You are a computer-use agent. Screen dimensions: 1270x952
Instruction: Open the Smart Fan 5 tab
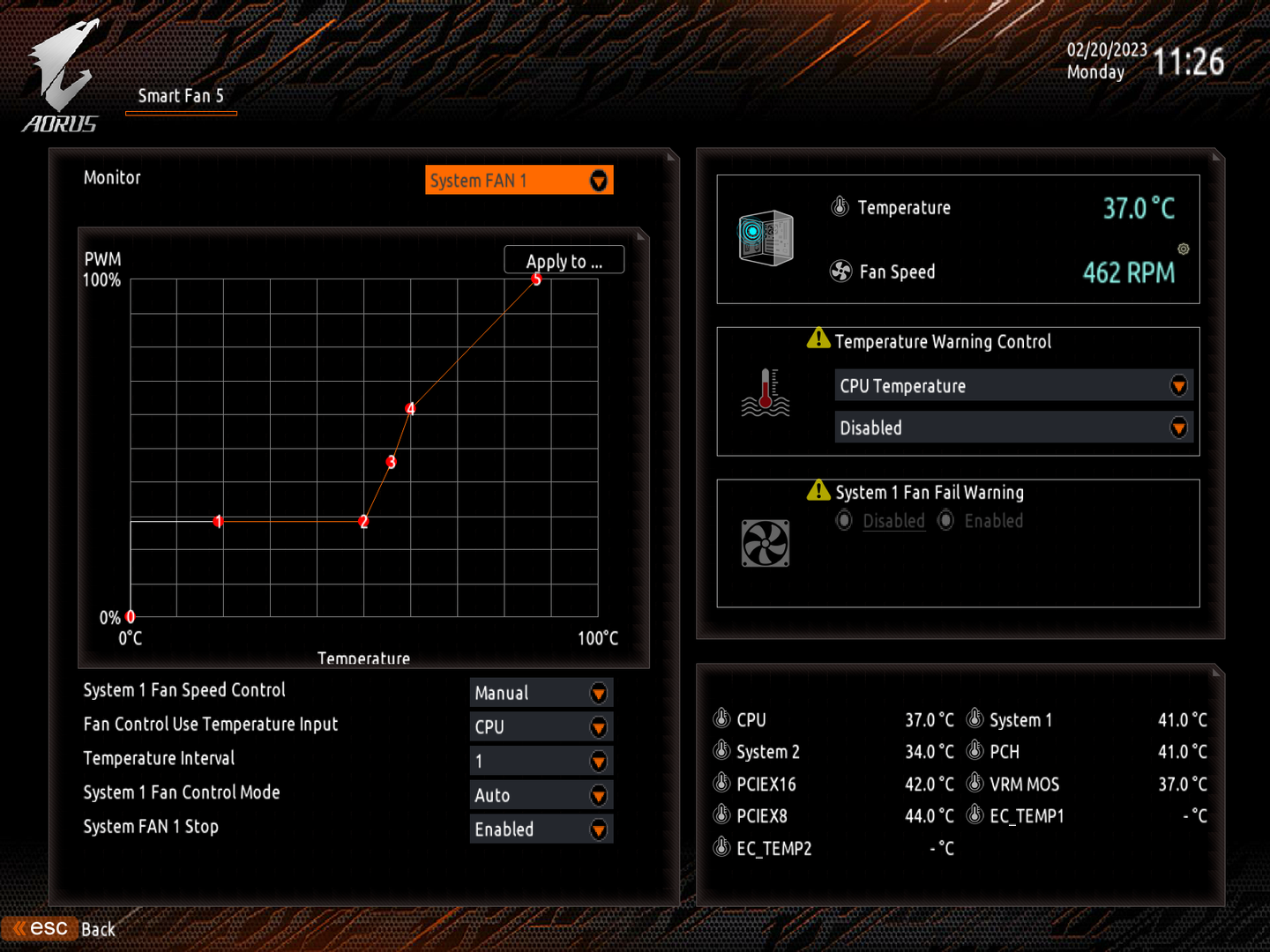coord(181,96)
